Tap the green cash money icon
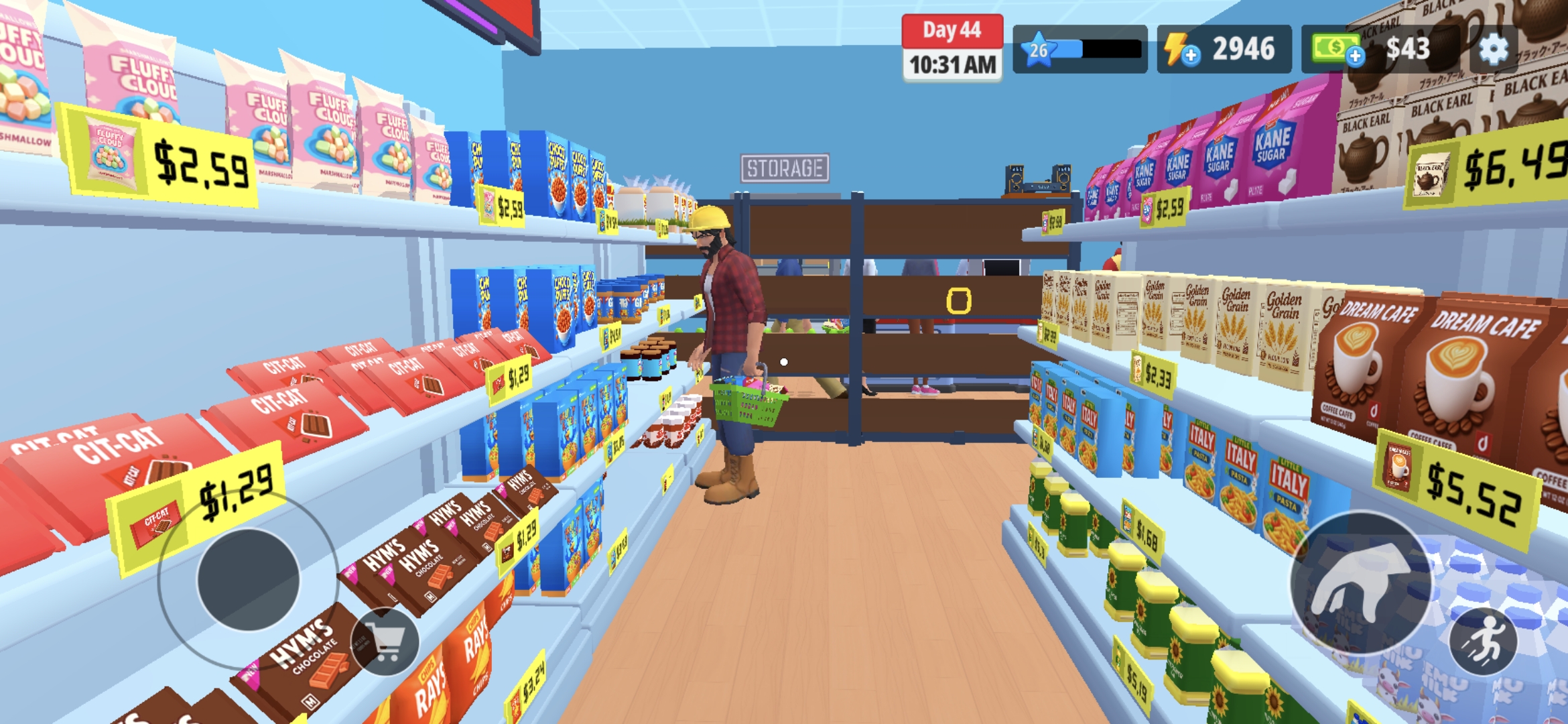This screenshot has width=1568, height=724. coord(1334,48)
